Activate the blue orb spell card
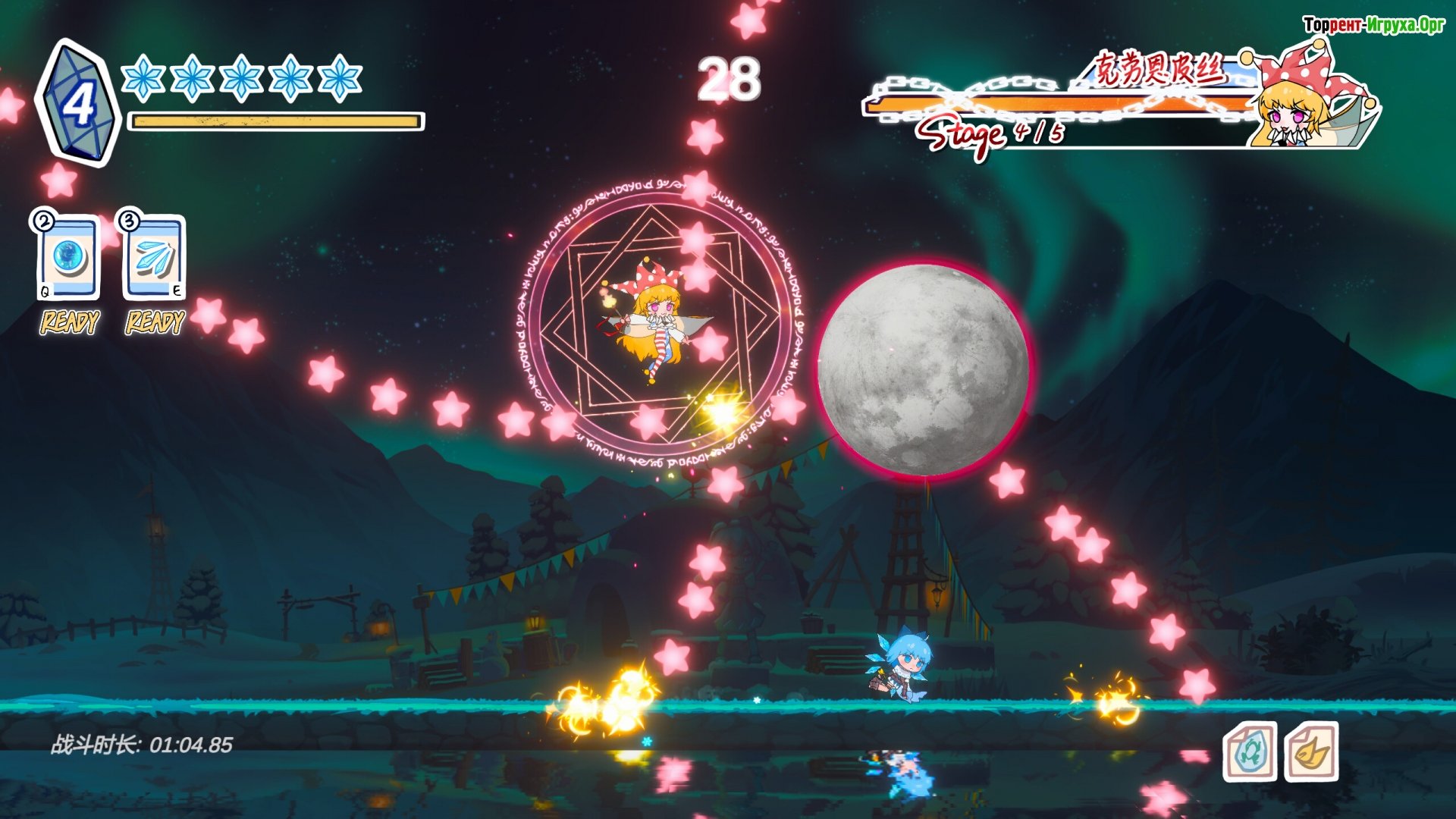Screen dimensions: 1456x819 click(x=69, y=258)
